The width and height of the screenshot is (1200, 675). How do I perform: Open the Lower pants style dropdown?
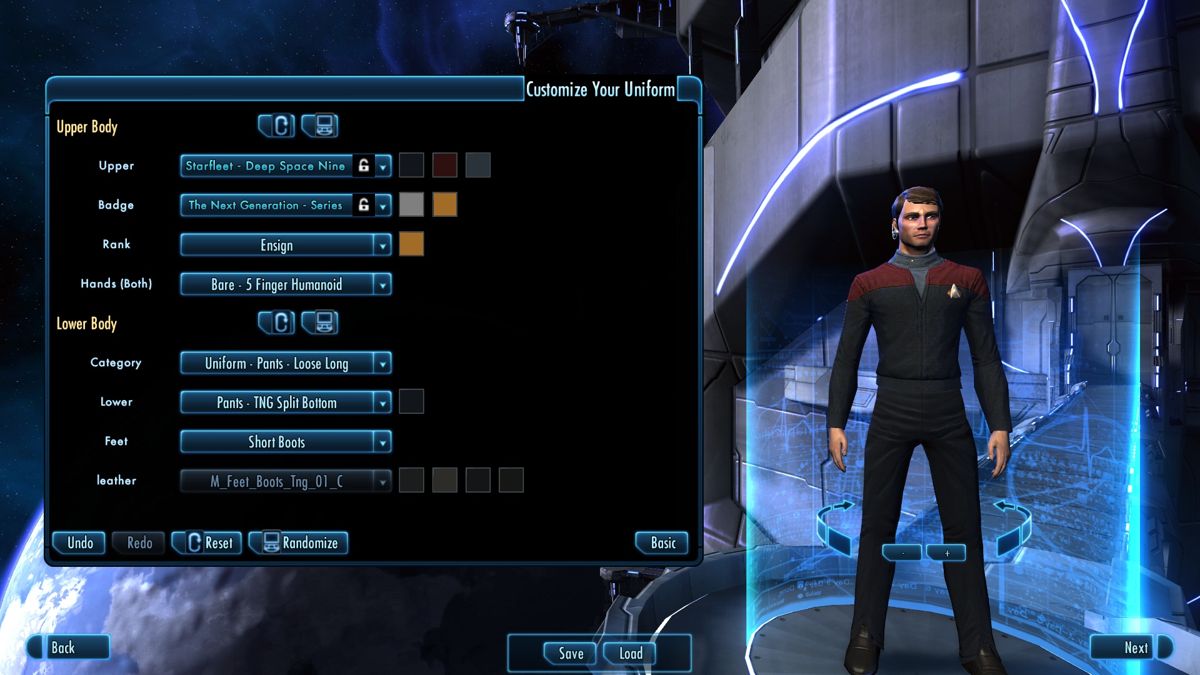[285, 403]
